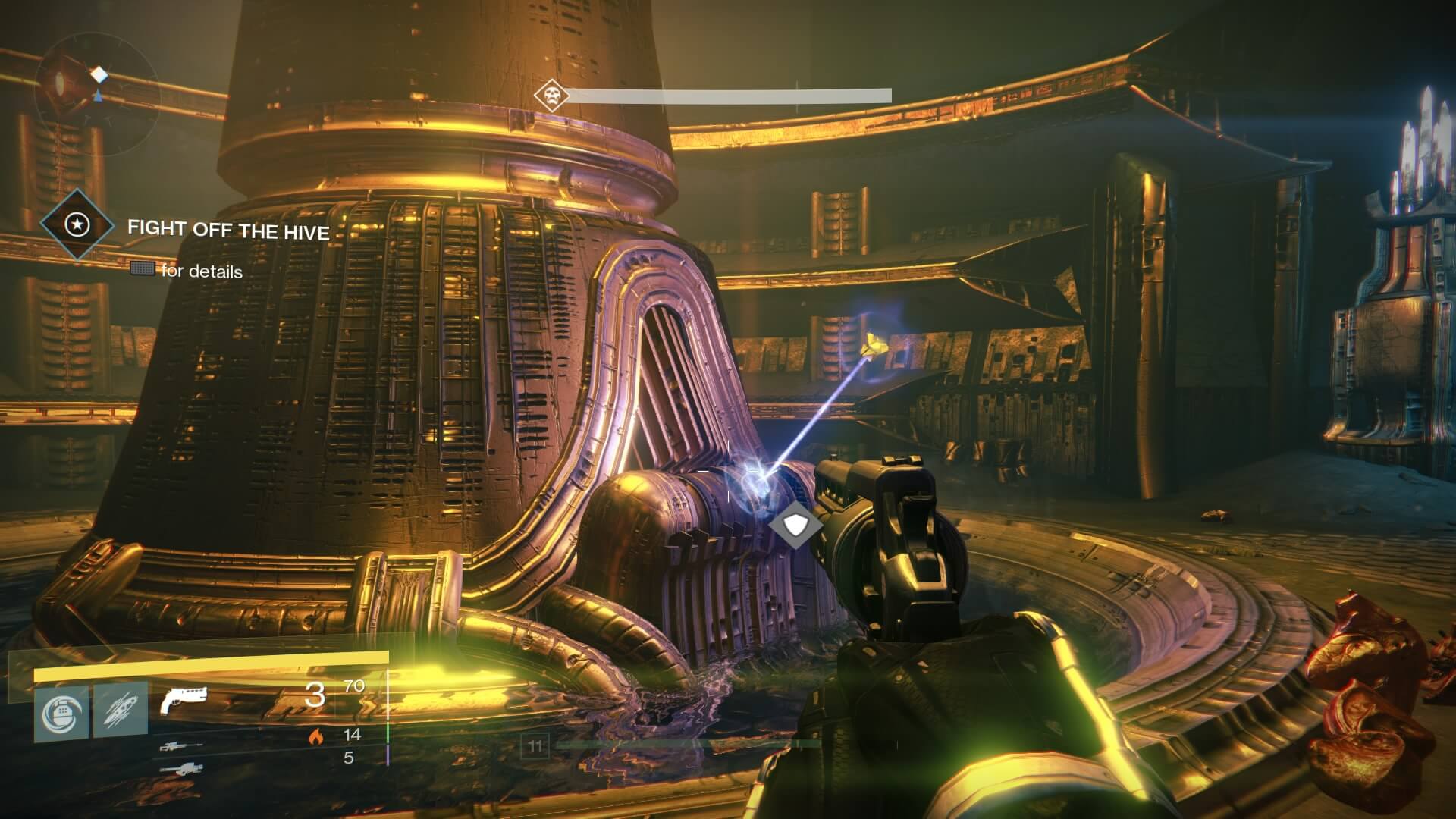This screenshot has width=1456, height=819.
Task: Click the skull boss icon above the health bar
Action: tap(551, 96)
